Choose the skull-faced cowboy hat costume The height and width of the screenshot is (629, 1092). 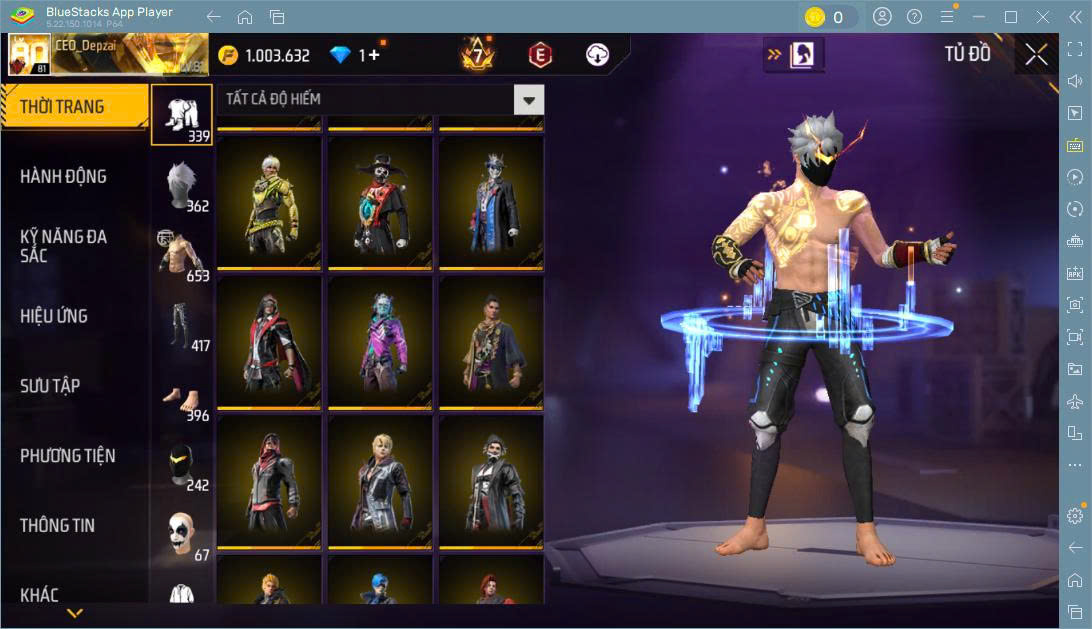pyautogui.click(x=380, y=201)
